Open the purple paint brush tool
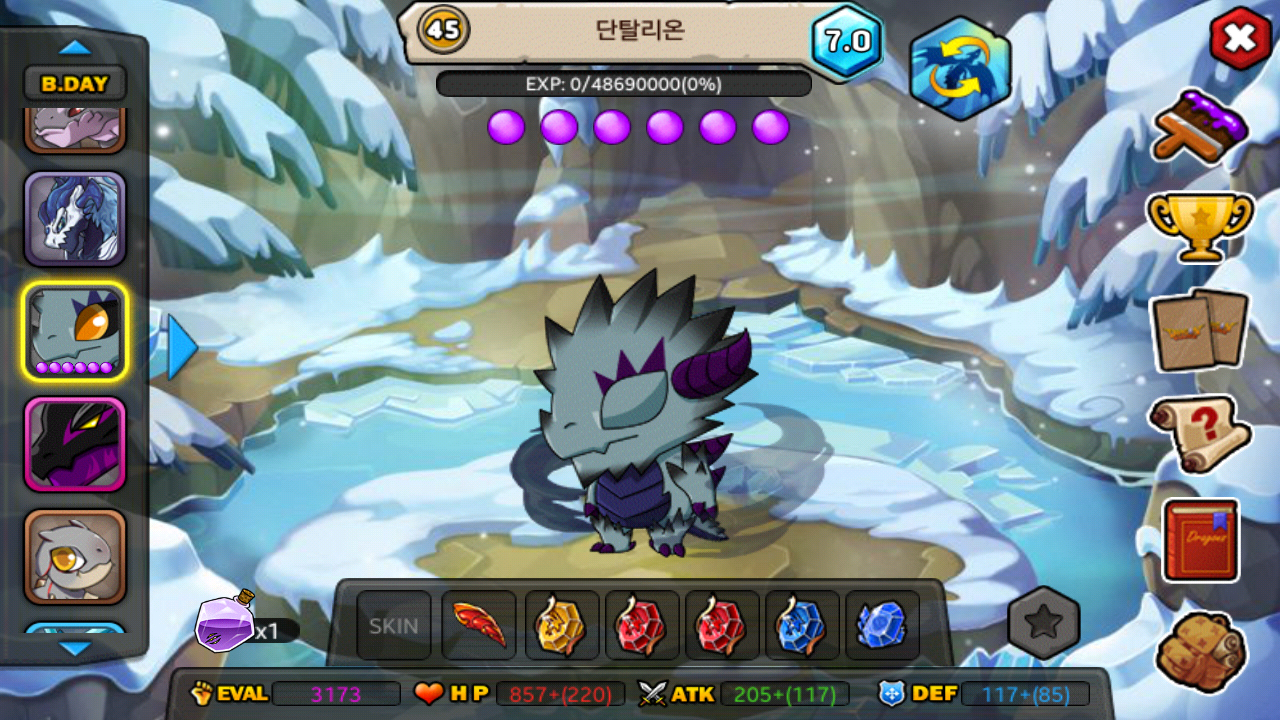 coord(1200,125)
